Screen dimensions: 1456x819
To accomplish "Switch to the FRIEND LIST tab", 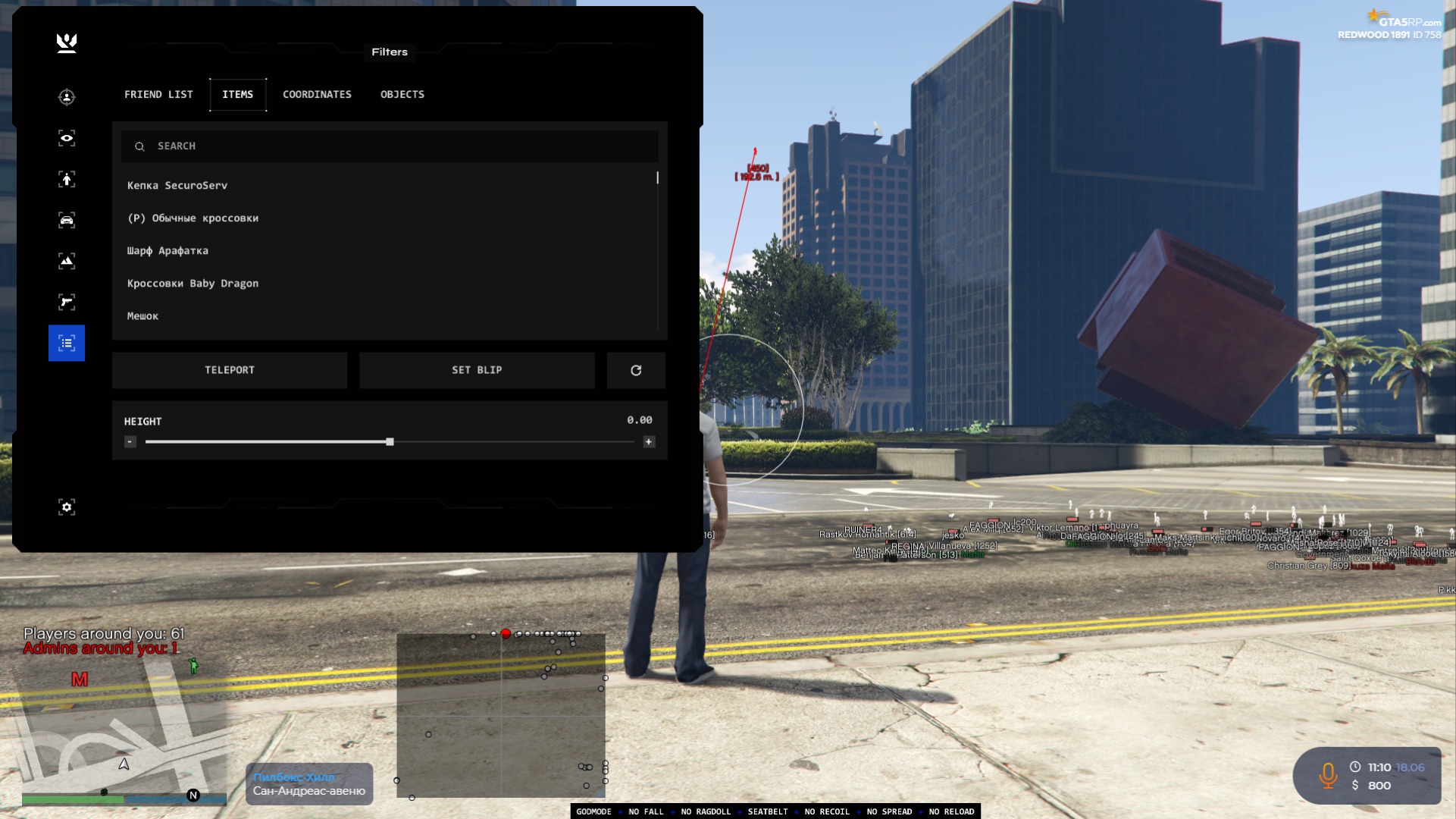I will tap(158, 94).
